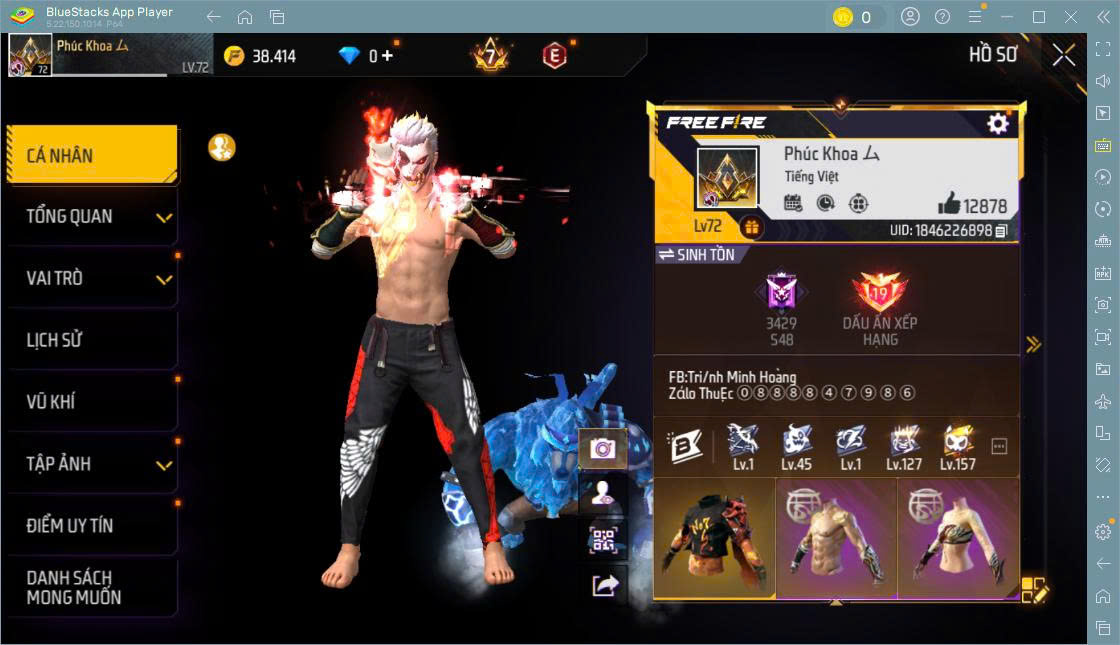Viewport: 1120px width, 645px height.
Task: Open the TẬP ẢNH album section
Action: pyautogui.click(x=92, y=464)
